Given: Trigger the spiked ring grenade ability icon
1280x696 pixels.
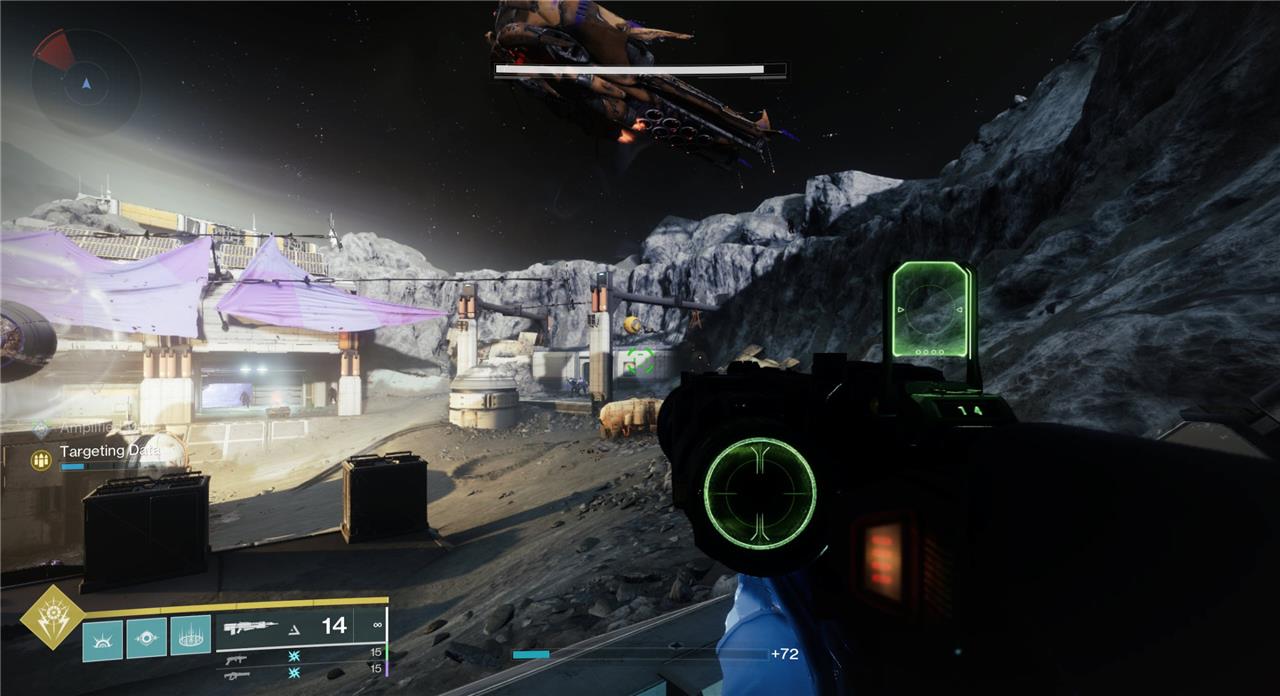Looking at the screenshot, I should 190,636.
